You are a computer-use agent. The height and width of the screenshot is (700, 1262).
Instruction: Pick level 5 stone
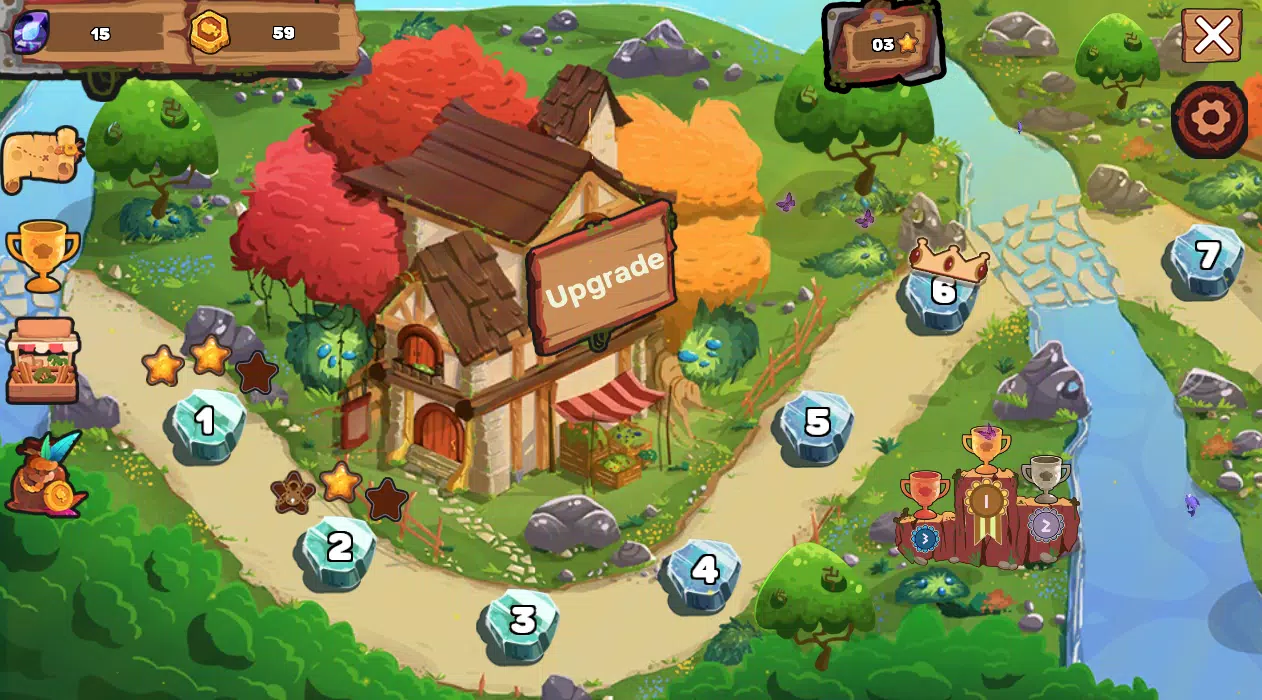[817, 424]
